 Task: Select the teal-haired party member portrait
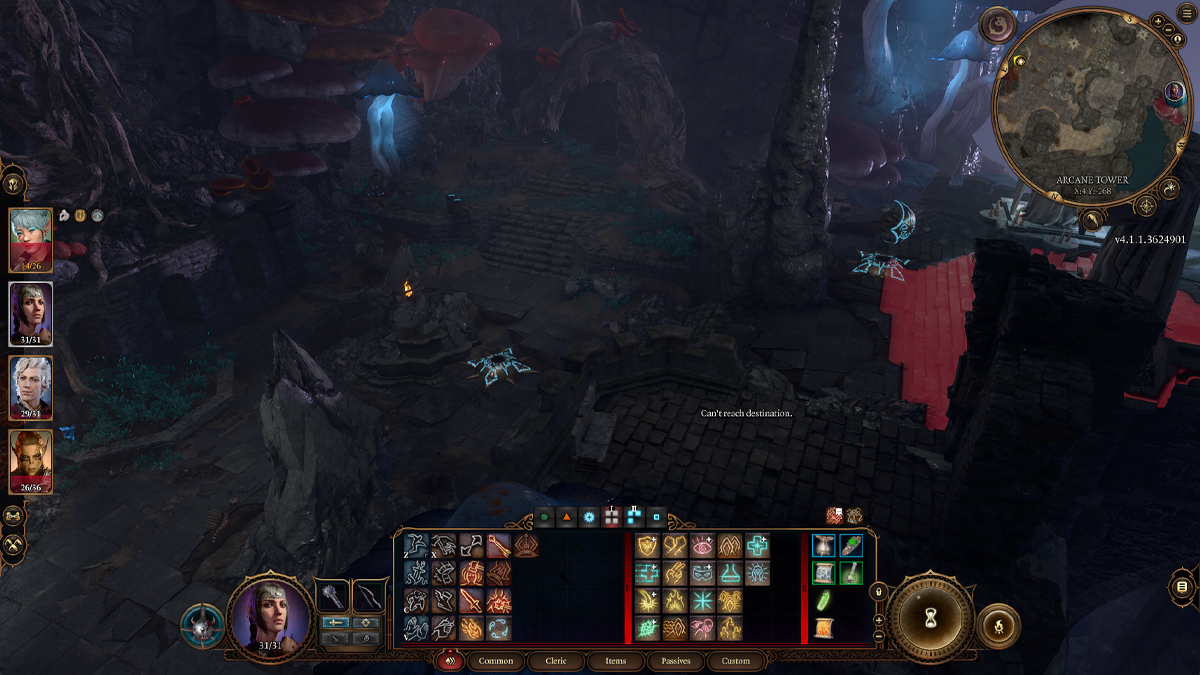30,240
